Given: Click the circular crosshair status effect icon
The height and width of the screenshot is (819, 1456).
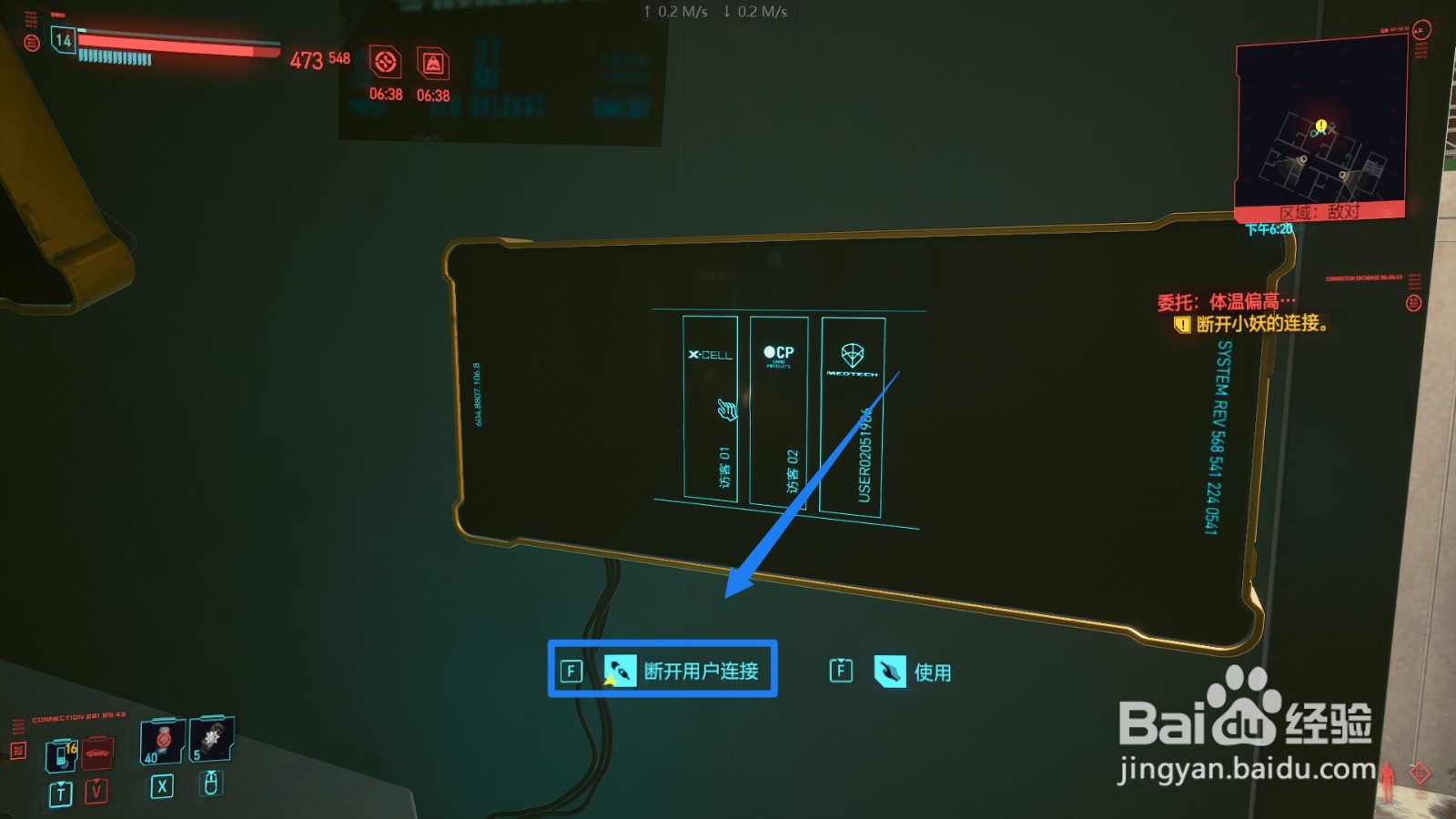Looking at the screenshot, I should pyautogui.click(x=386, y=63).
